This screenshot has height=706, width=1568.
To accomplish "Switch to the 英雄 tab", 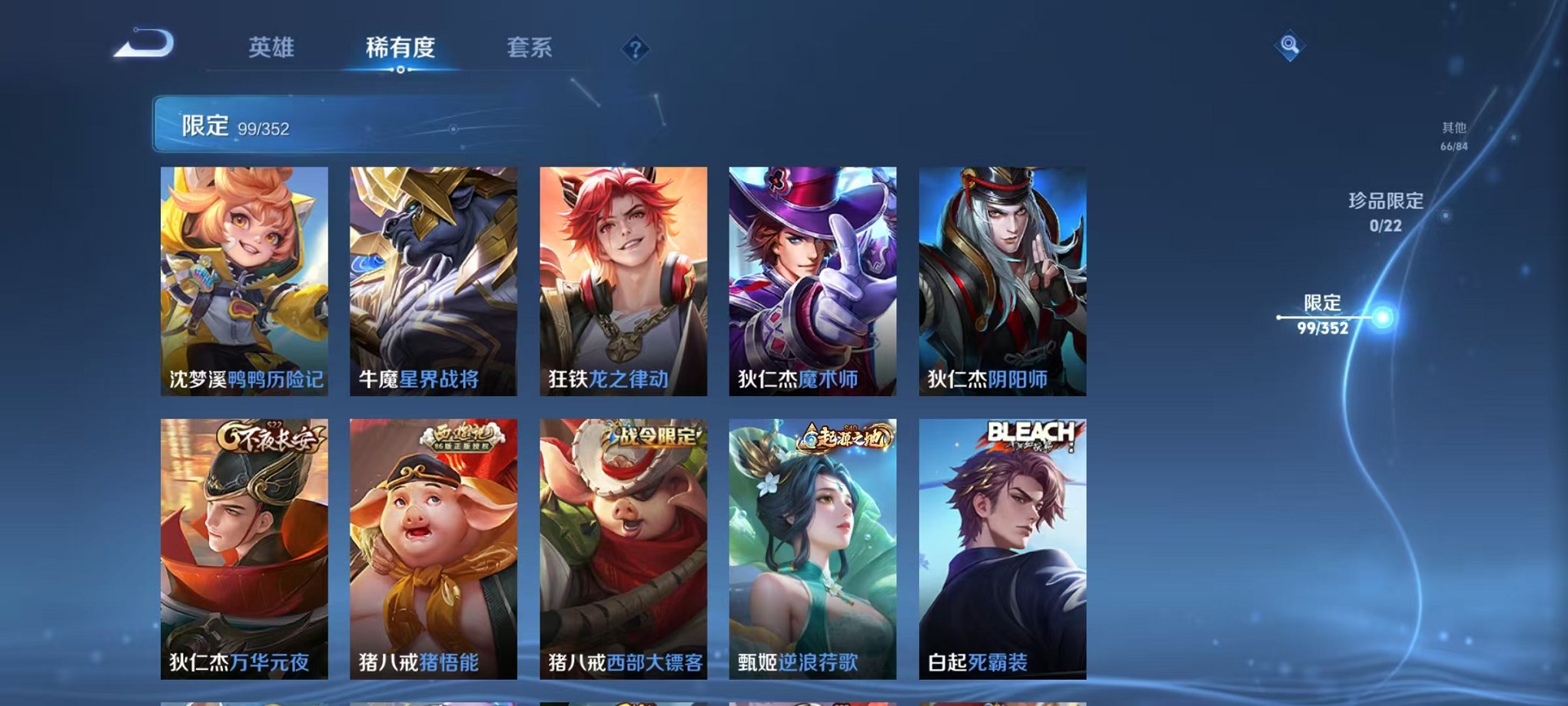I will (271, 48).
